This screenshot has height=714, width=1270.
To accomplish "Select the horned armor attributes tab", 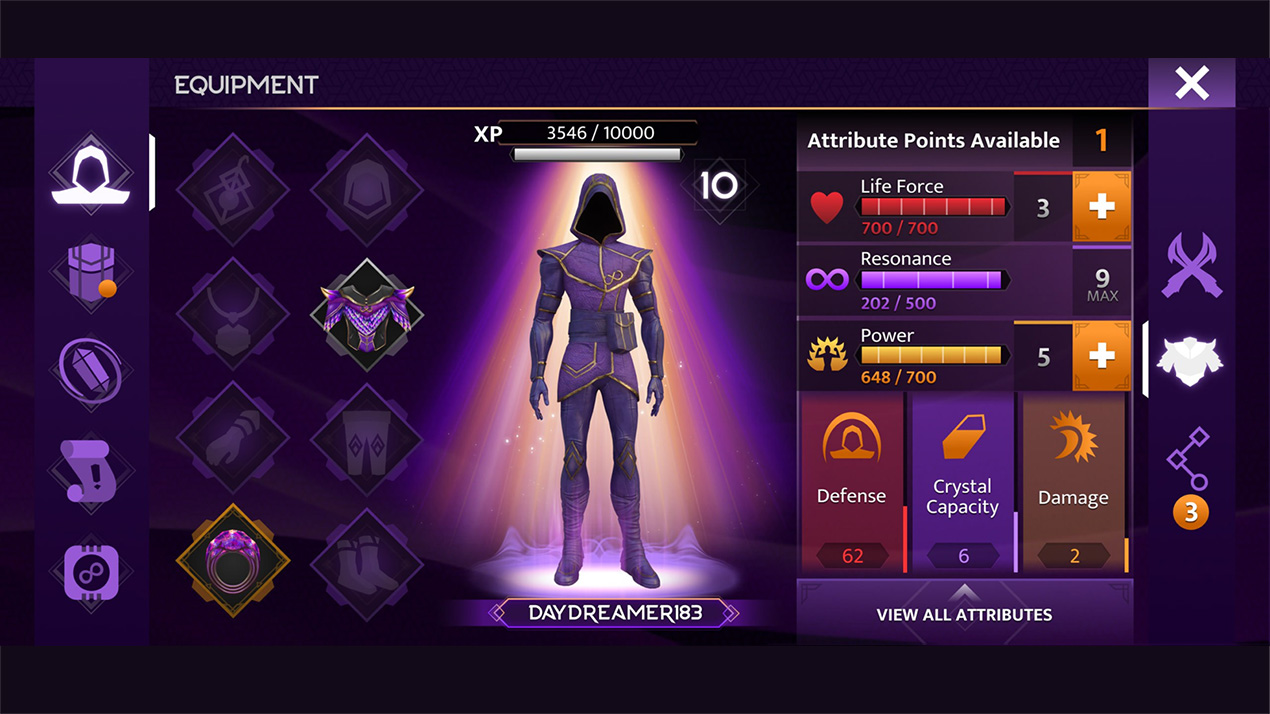I will 1191,360.
